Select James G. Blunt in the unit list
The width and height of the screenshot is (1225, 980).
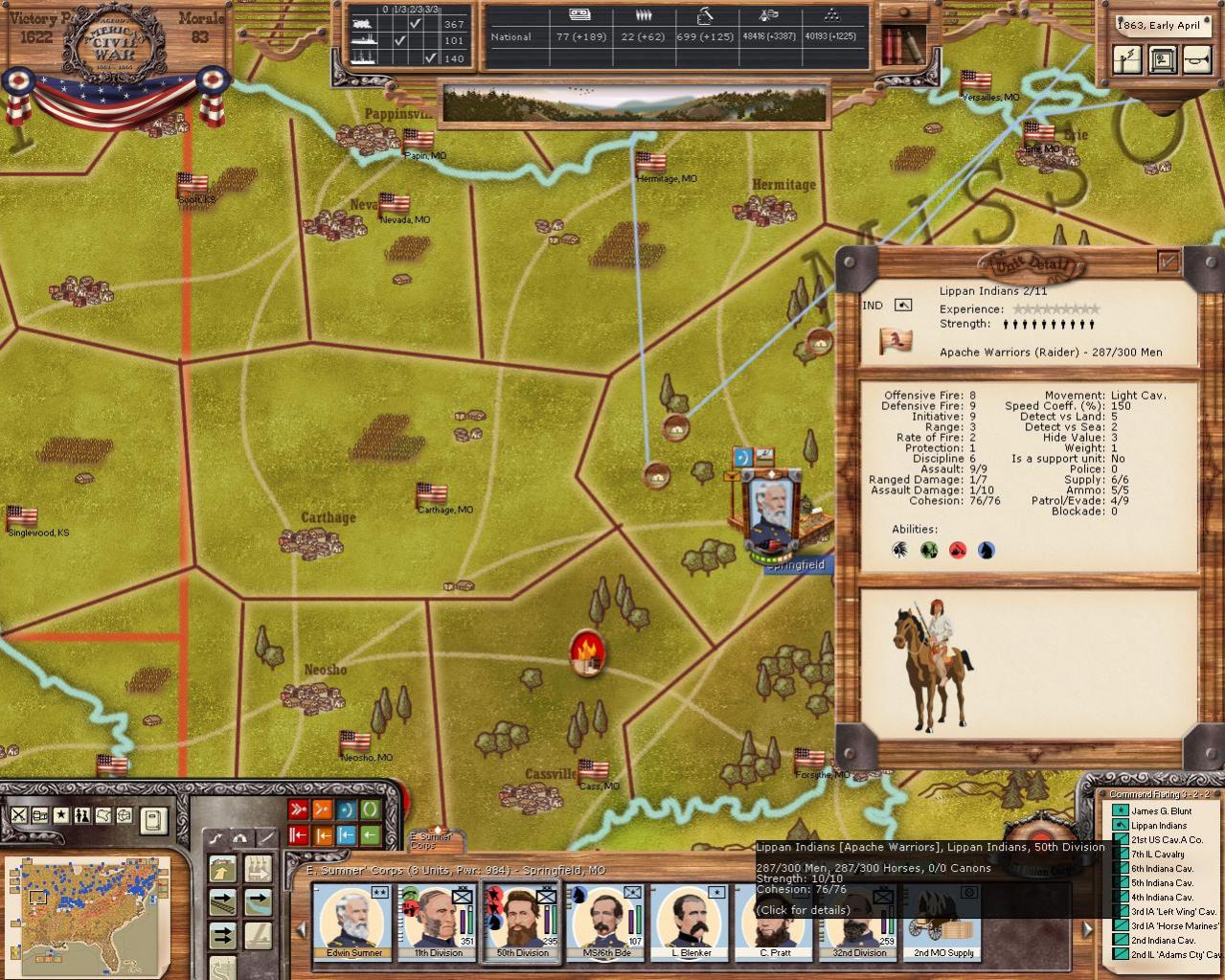(1161, 810)
